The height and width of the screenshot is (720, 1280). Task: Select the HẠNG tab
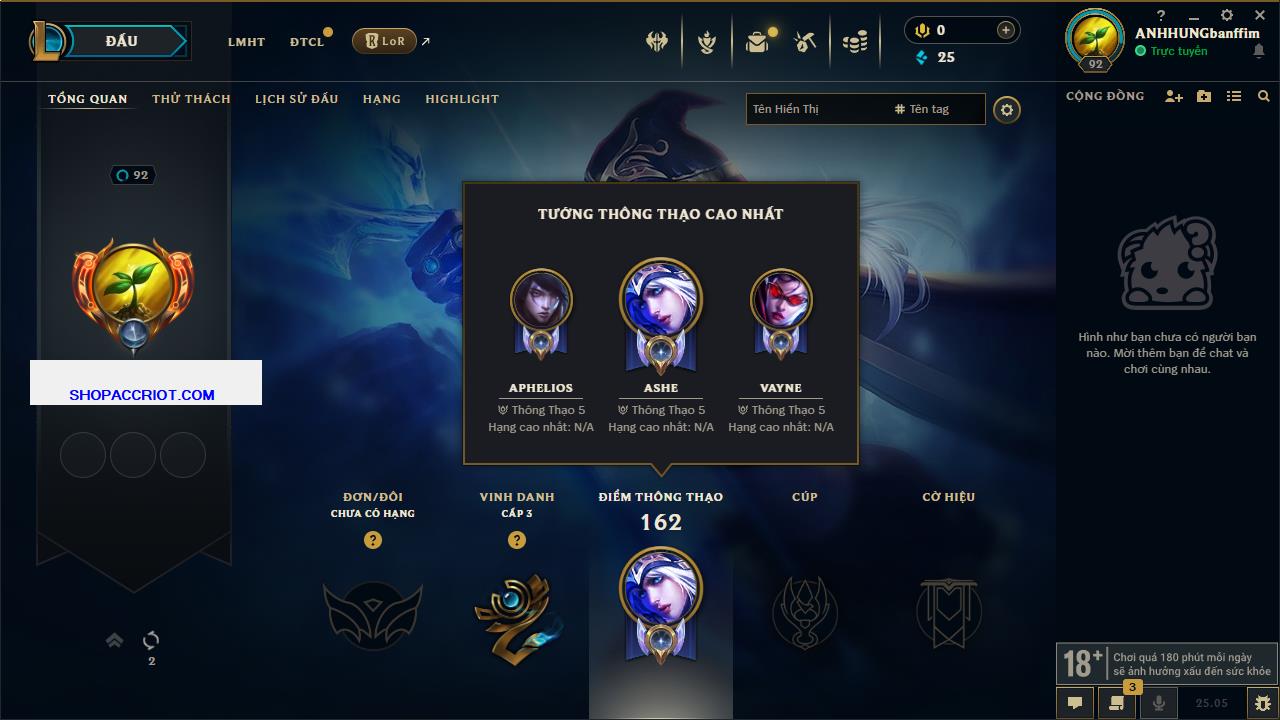(x=381, y=99)
